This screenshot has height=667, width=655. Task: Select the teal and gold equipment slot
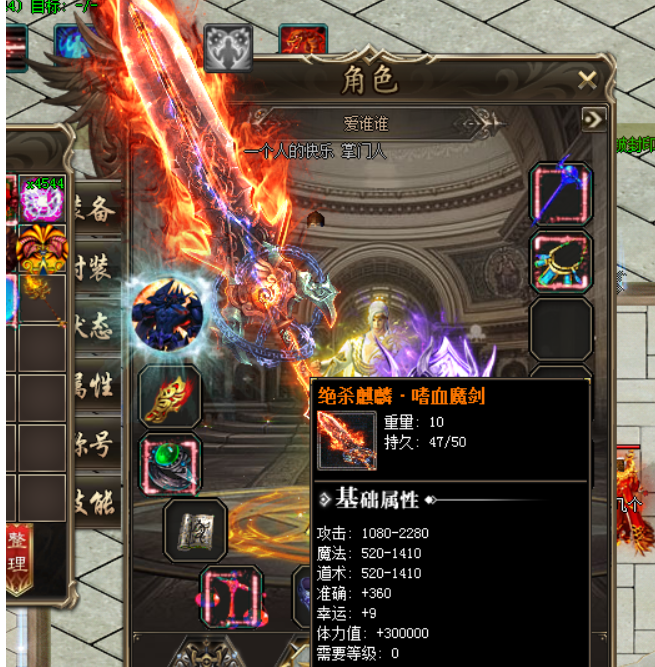[561, 262]
